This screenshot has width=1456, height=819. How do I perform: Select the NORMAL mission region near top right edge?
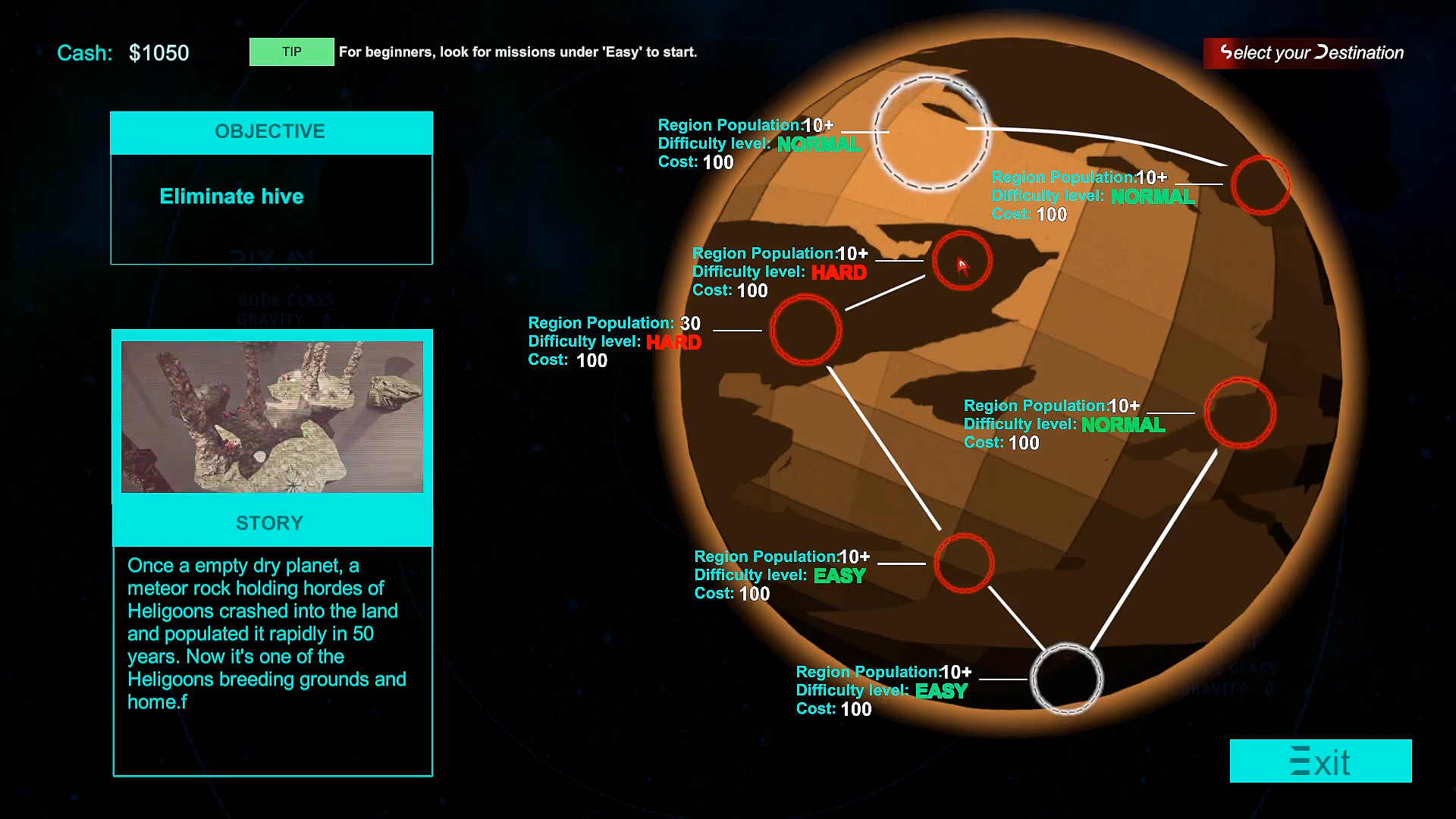(1261, 185)
